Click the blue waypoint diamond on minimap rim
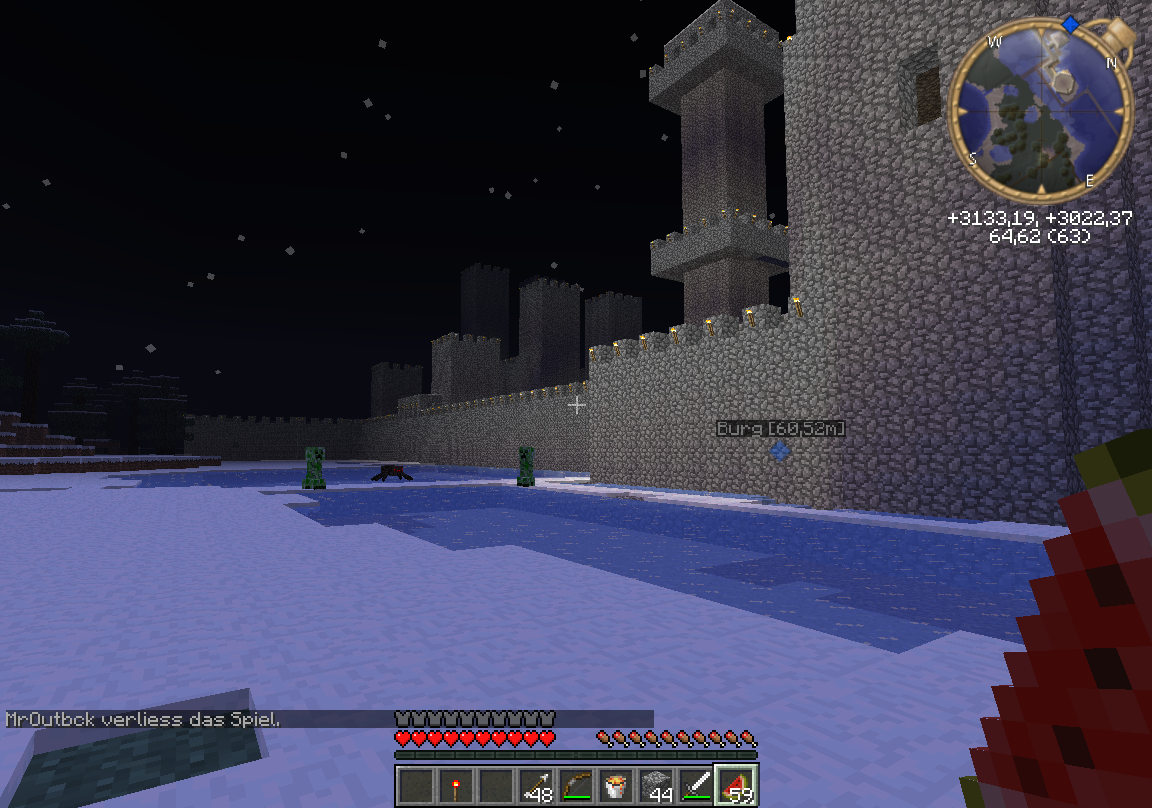The width and height of the screenshot is (1152, 808). [1070, 23]
